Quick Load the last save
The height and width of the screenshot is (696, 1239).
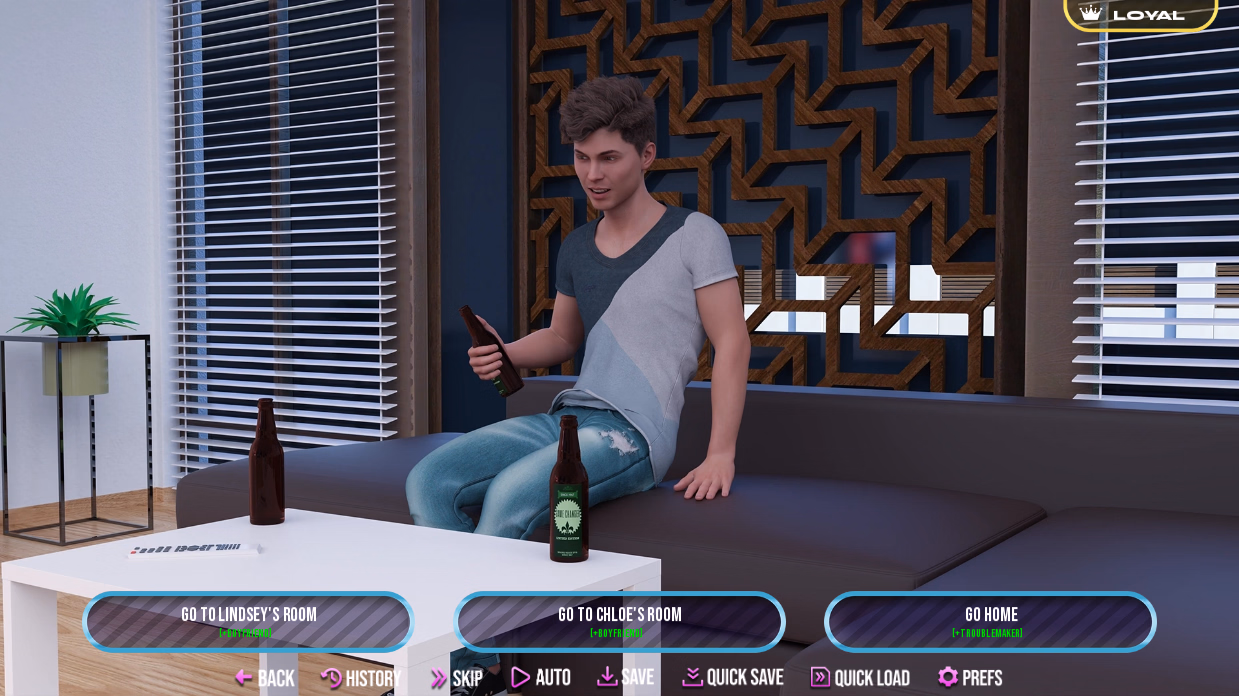860,678
